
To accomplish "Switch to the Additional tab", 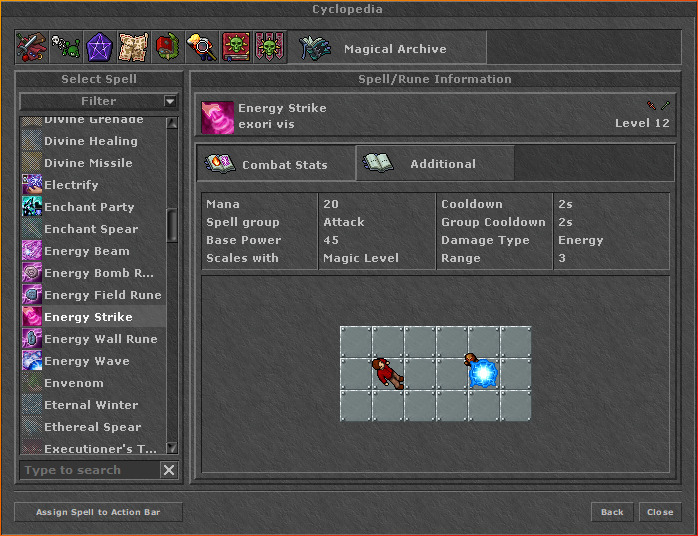I will (435, 164).
